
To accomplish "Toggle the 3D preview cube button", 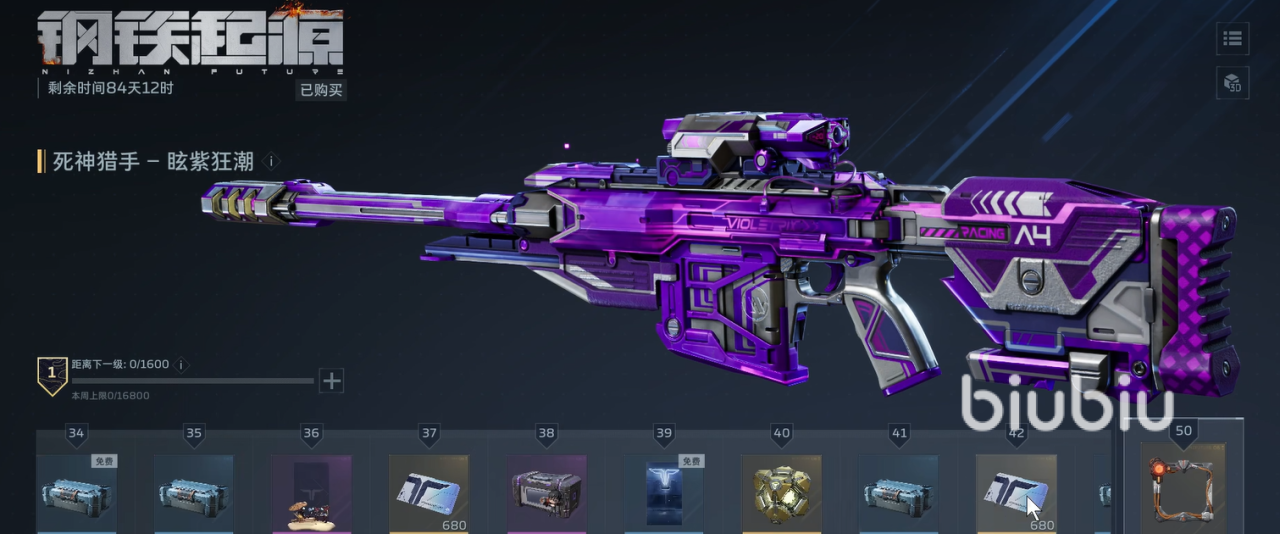I will [1232, 83].
